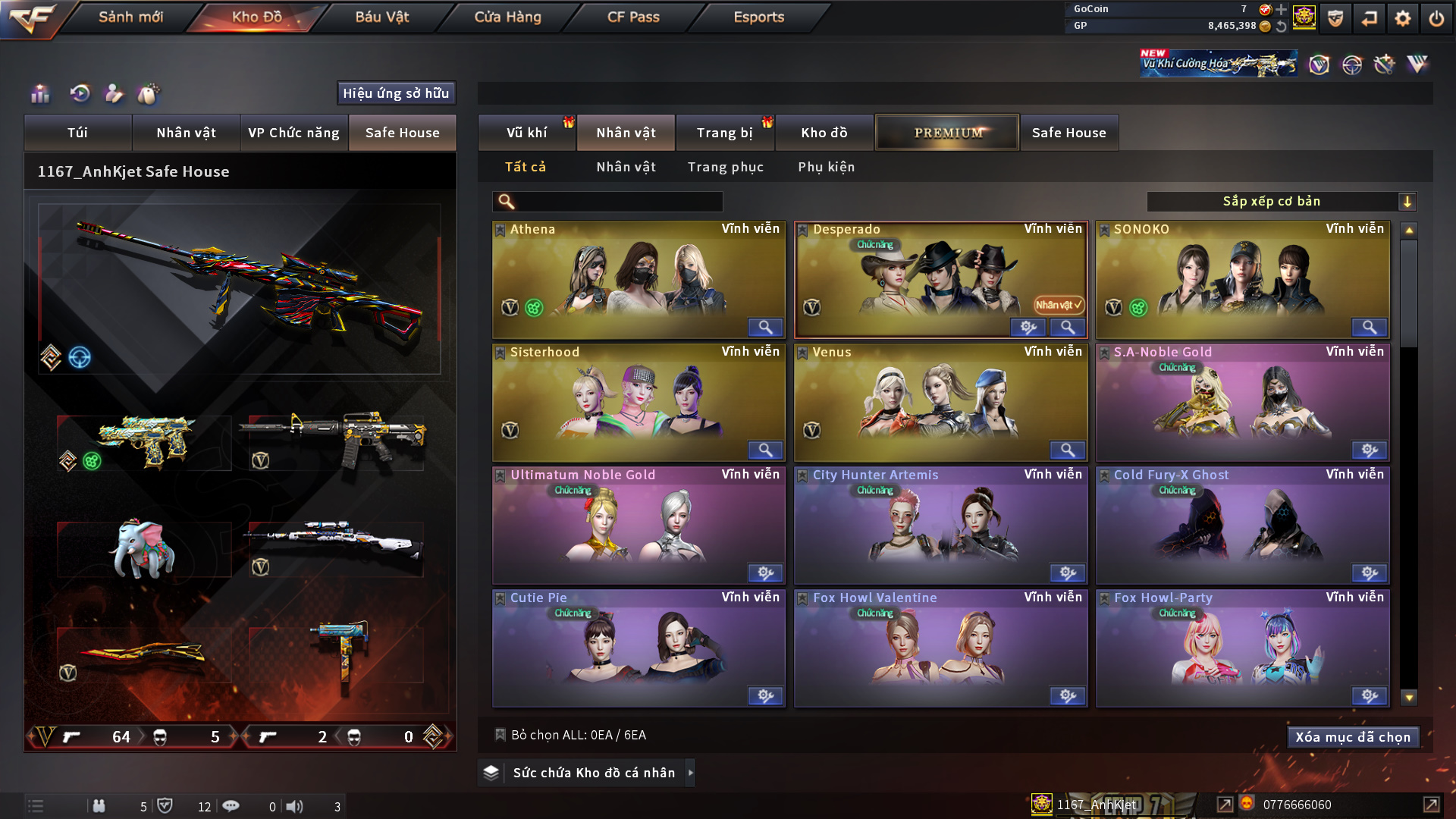This screenshot has height=819, width=1456.
Task: Select the Athena character card
Action: click(638, 279)
